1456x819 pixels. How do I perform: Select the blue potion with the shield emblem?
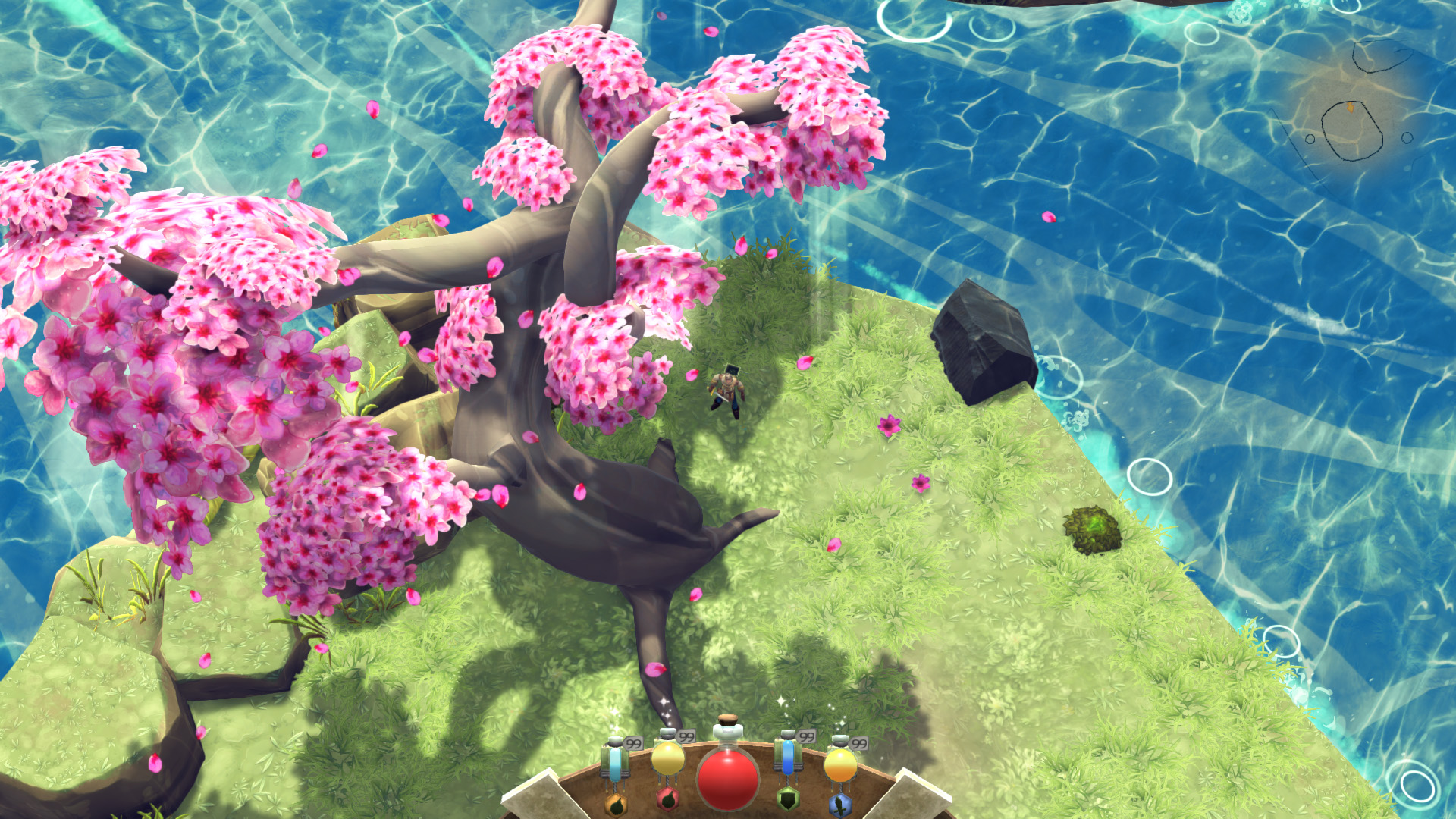(787, 758)
